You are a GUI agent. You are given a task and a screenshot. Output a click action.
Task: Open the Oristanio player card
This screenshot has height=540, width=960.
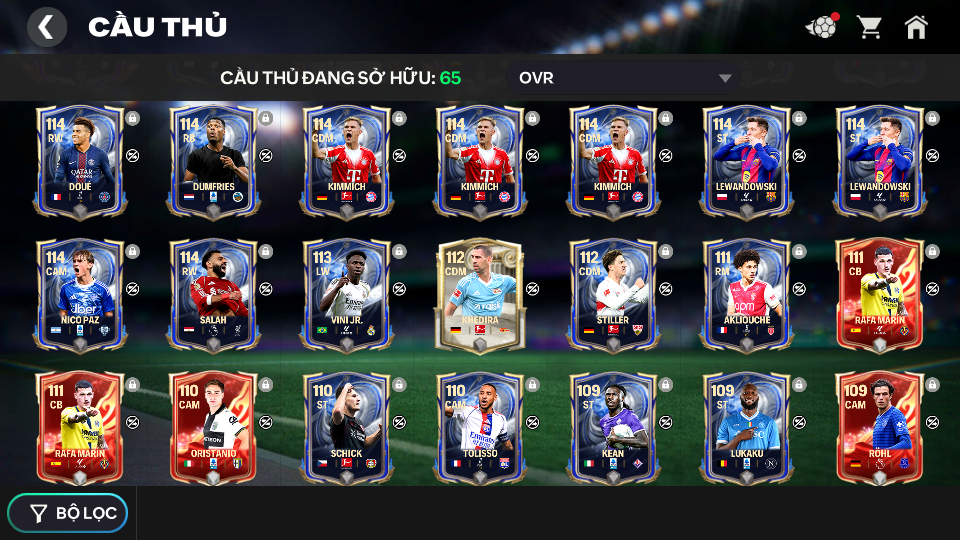click(x=213, y=428)
